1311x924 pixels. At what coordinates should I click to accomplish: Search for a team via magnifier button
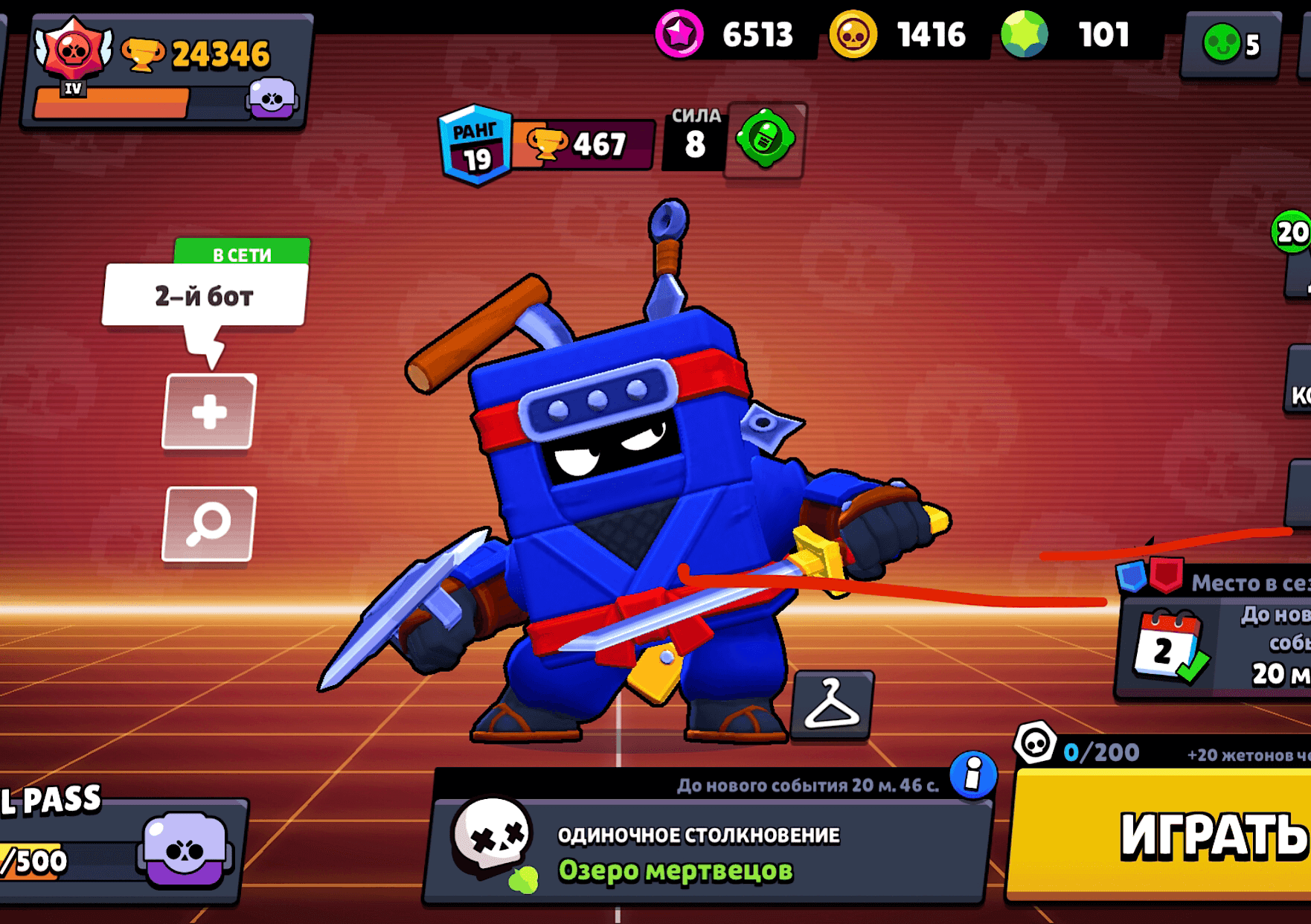pyautogui.click(x=209, y=524)
